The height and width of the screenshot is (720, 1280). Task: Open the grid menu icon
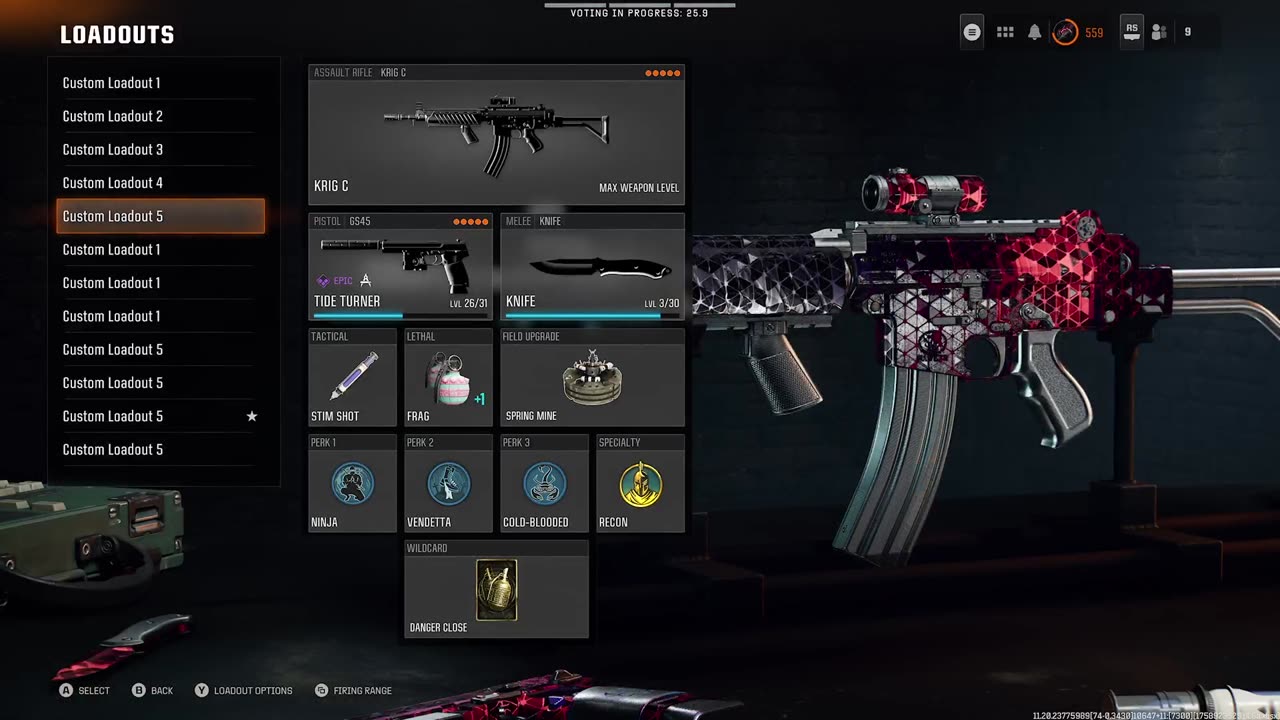pos(1005,32)
